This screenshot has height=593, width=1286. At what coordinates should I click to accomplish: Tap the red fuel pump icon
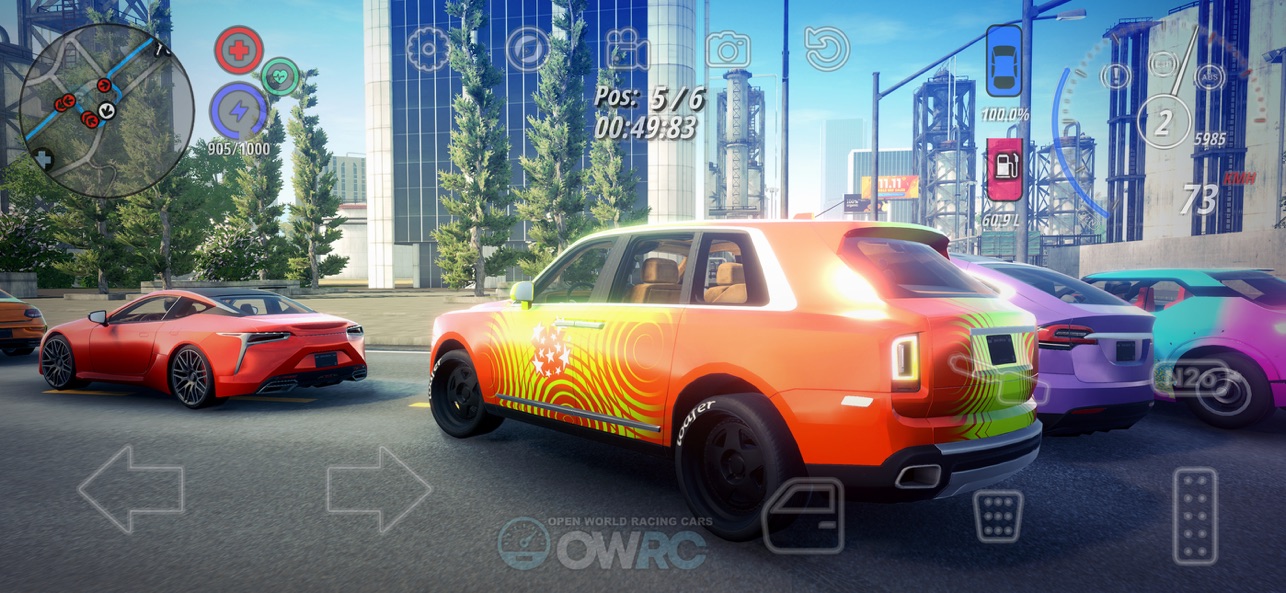tap(1004, 169)
